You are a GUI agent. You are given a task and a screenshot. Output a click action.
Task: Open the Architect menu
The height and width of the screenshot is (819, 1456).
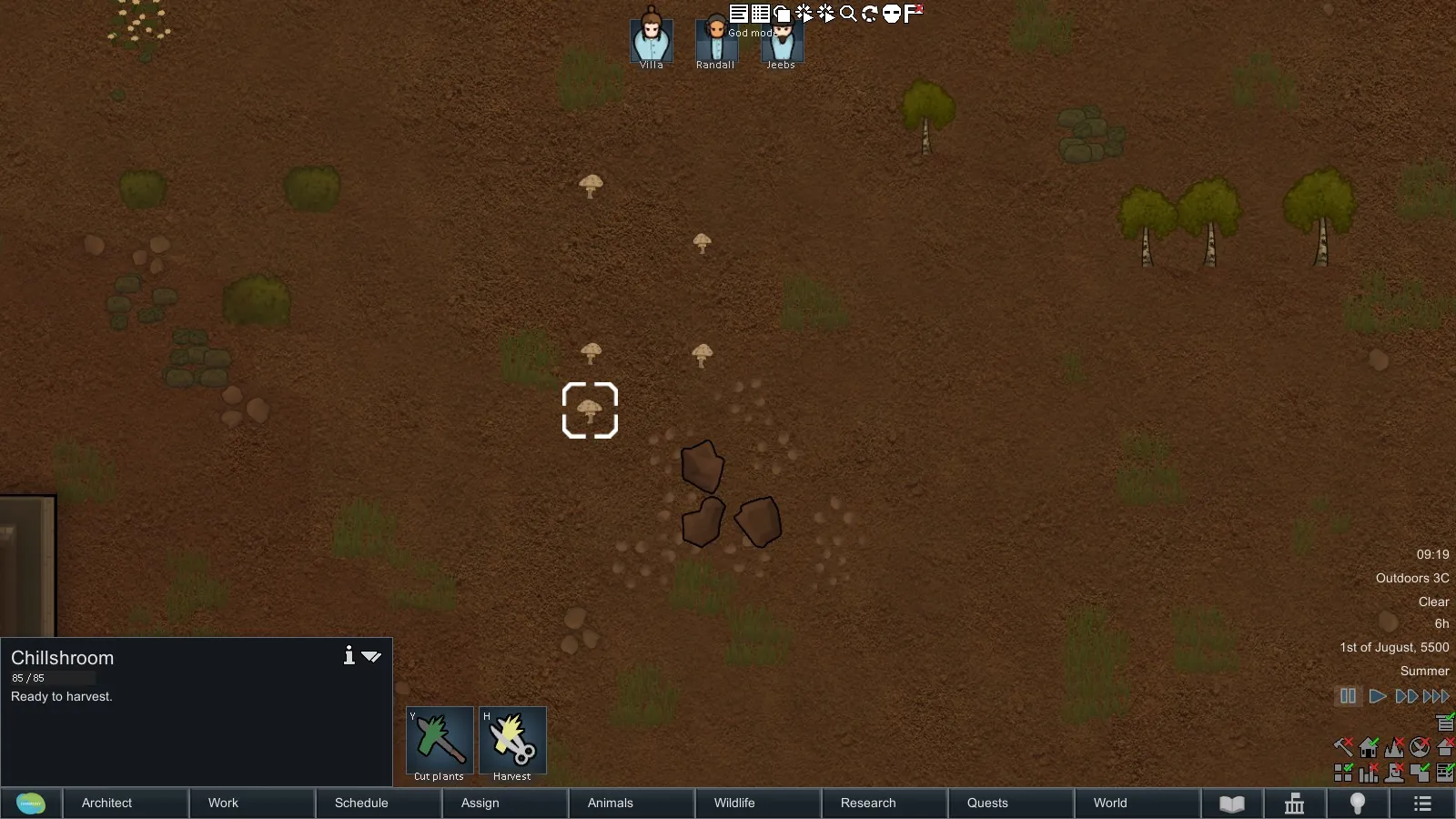click(107, 803)
